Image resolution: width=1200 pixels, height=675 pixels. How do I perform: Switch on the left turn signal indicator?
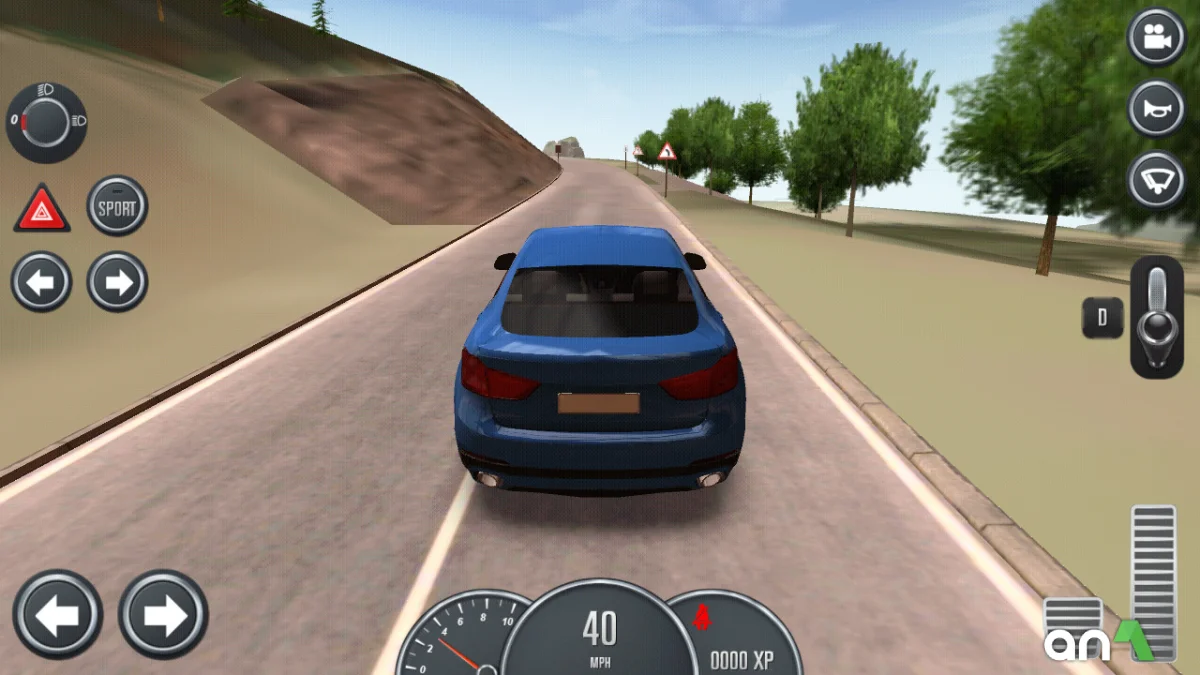pos(41,282)
